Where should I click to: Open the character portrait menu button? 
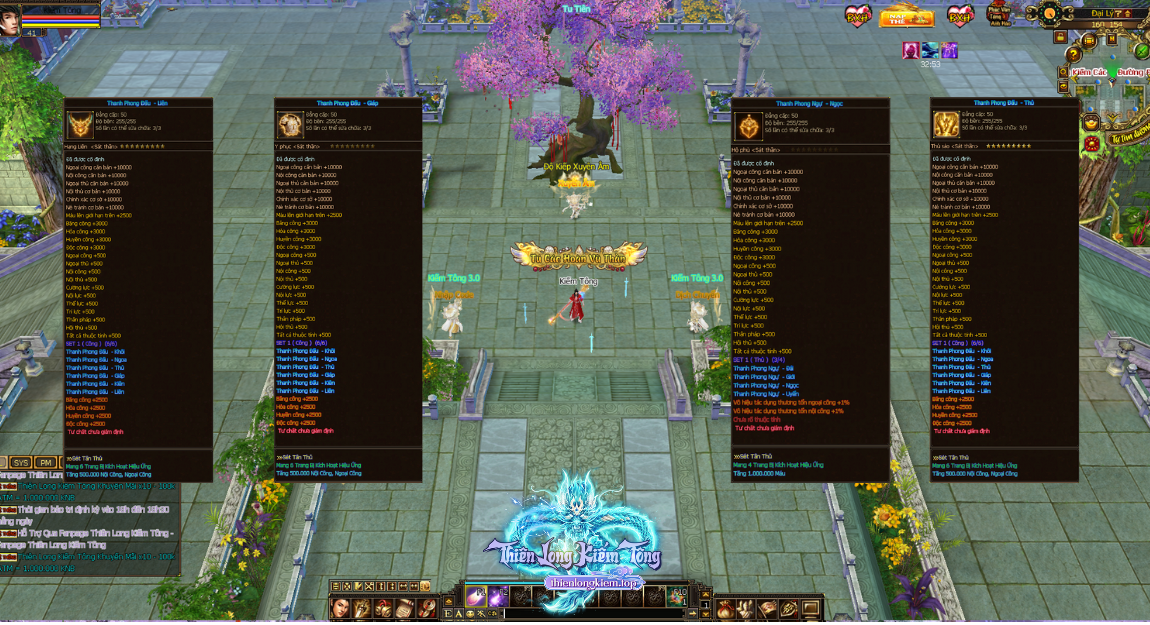tap(342, 608)
